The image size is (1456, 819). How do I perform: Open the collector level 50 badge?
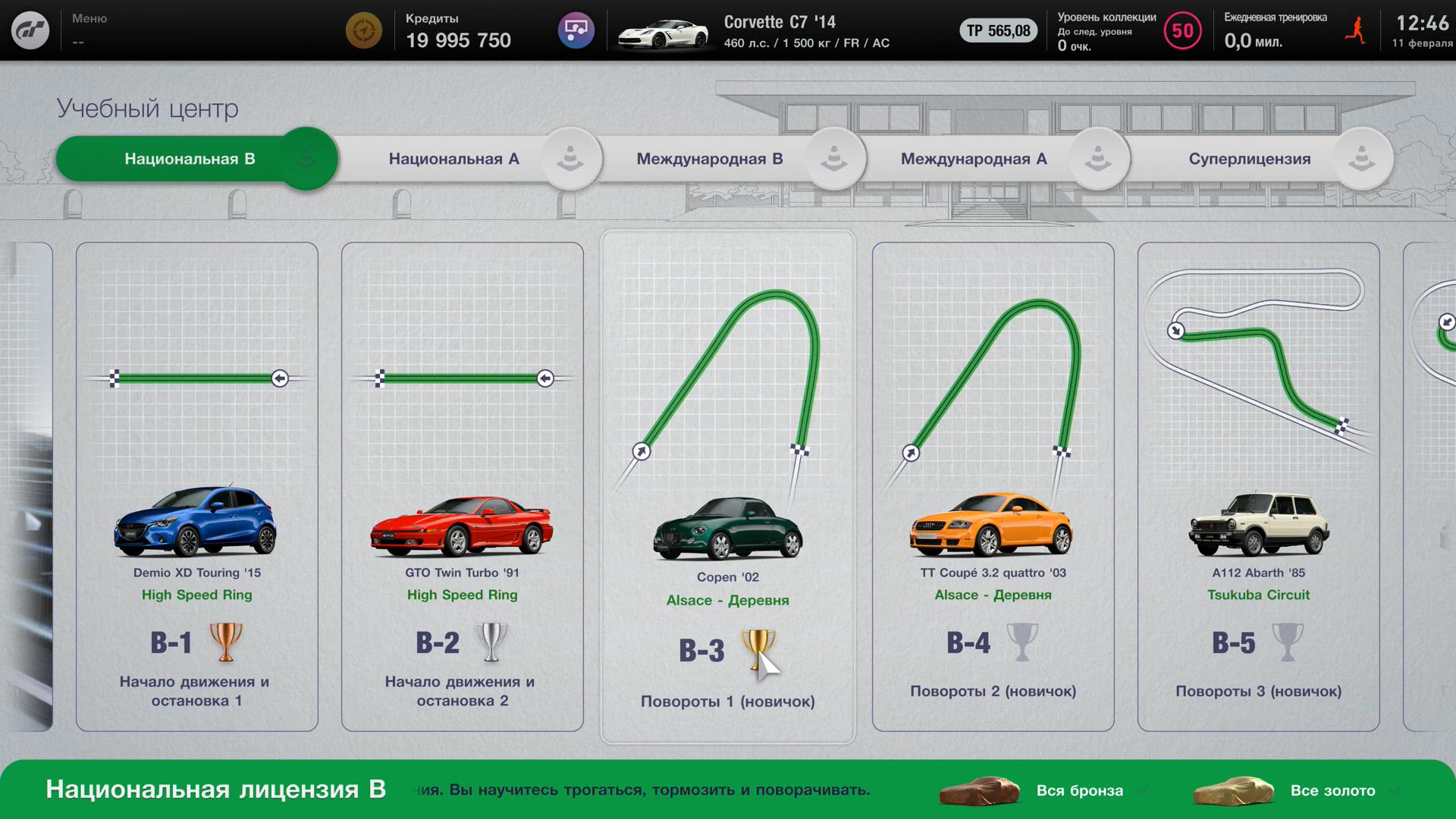pos(1182,31)
